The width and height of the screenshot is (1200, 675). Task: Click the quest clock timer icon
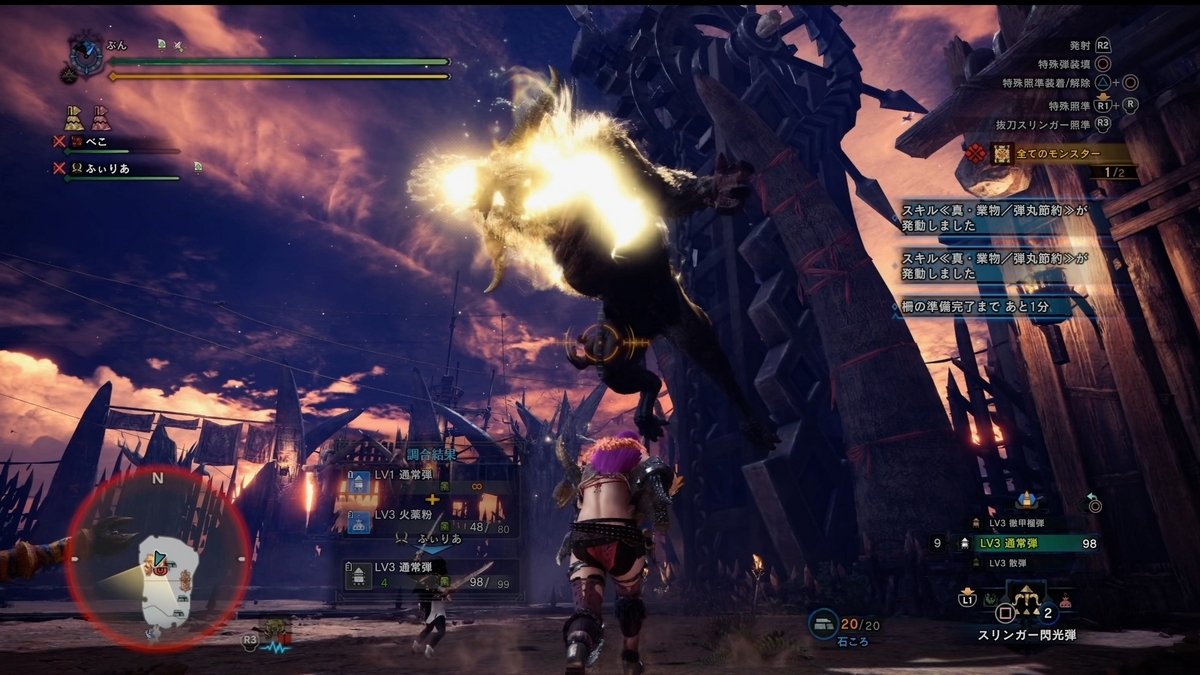(86, 56)
